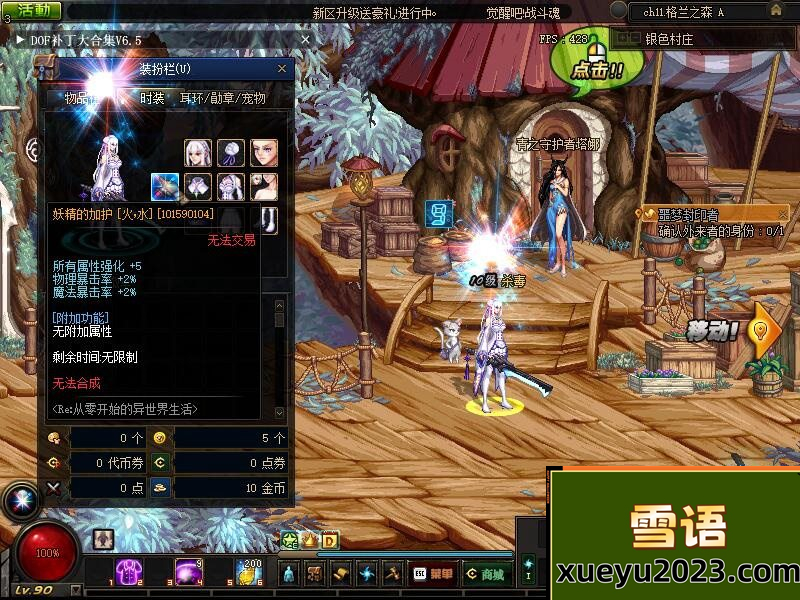Click the home icon beside channel name
Image resolution: width=800 pixels, height=600 pixels.
click(776, 10)
